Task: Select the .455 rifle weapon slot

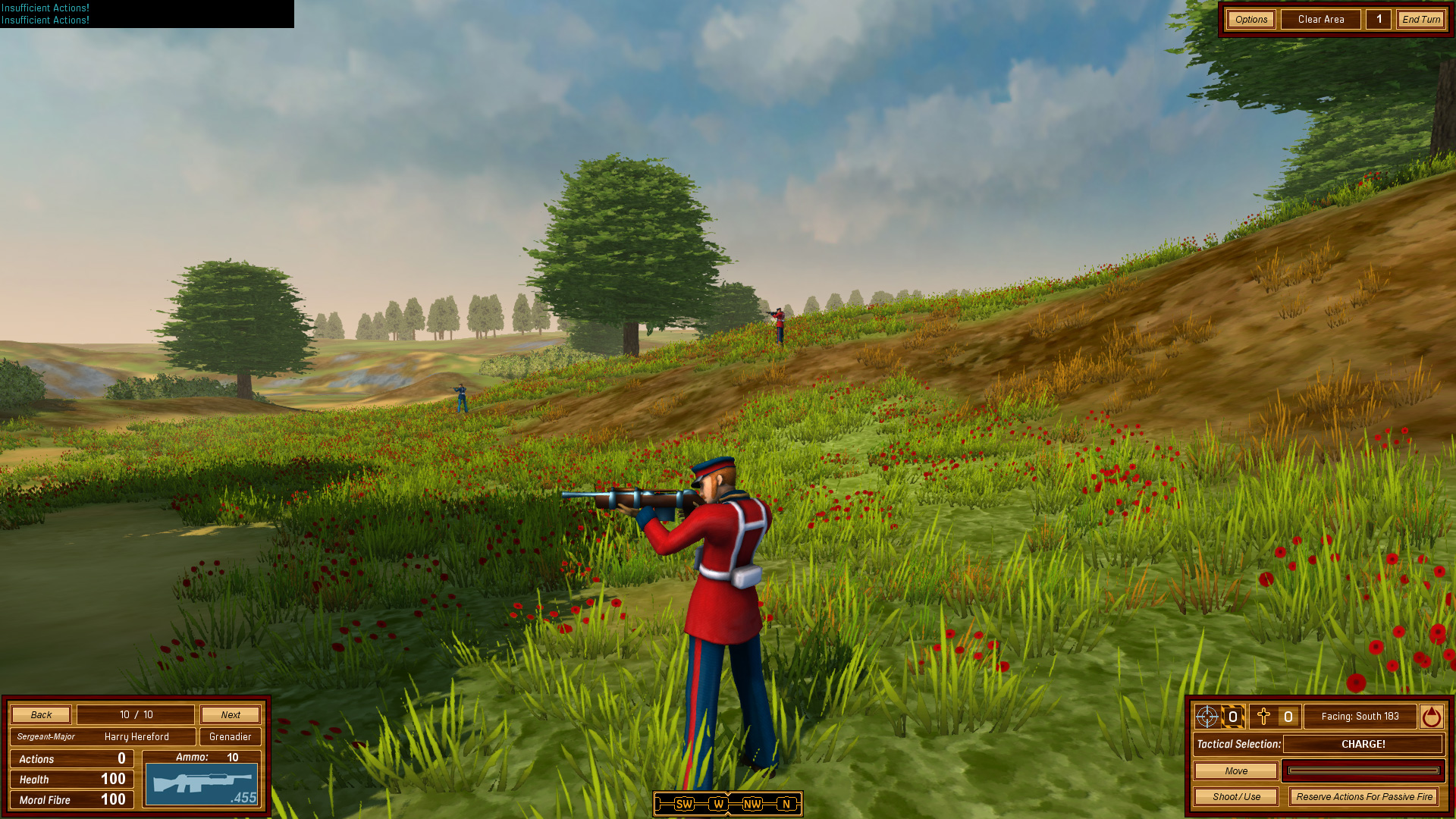Action: coord(202,784)
